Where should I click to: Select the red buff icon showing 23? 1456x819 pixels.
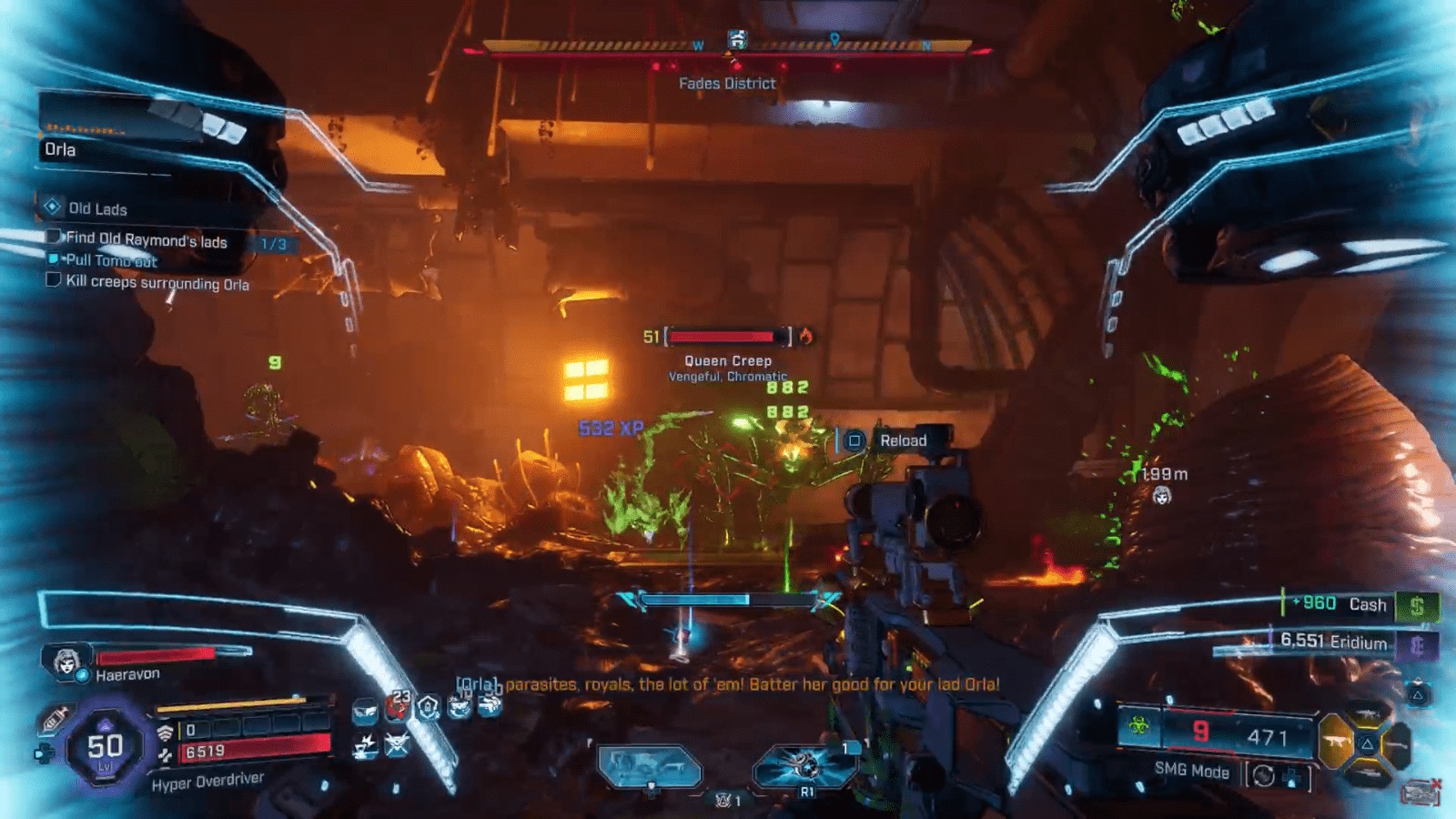[398, 705]
